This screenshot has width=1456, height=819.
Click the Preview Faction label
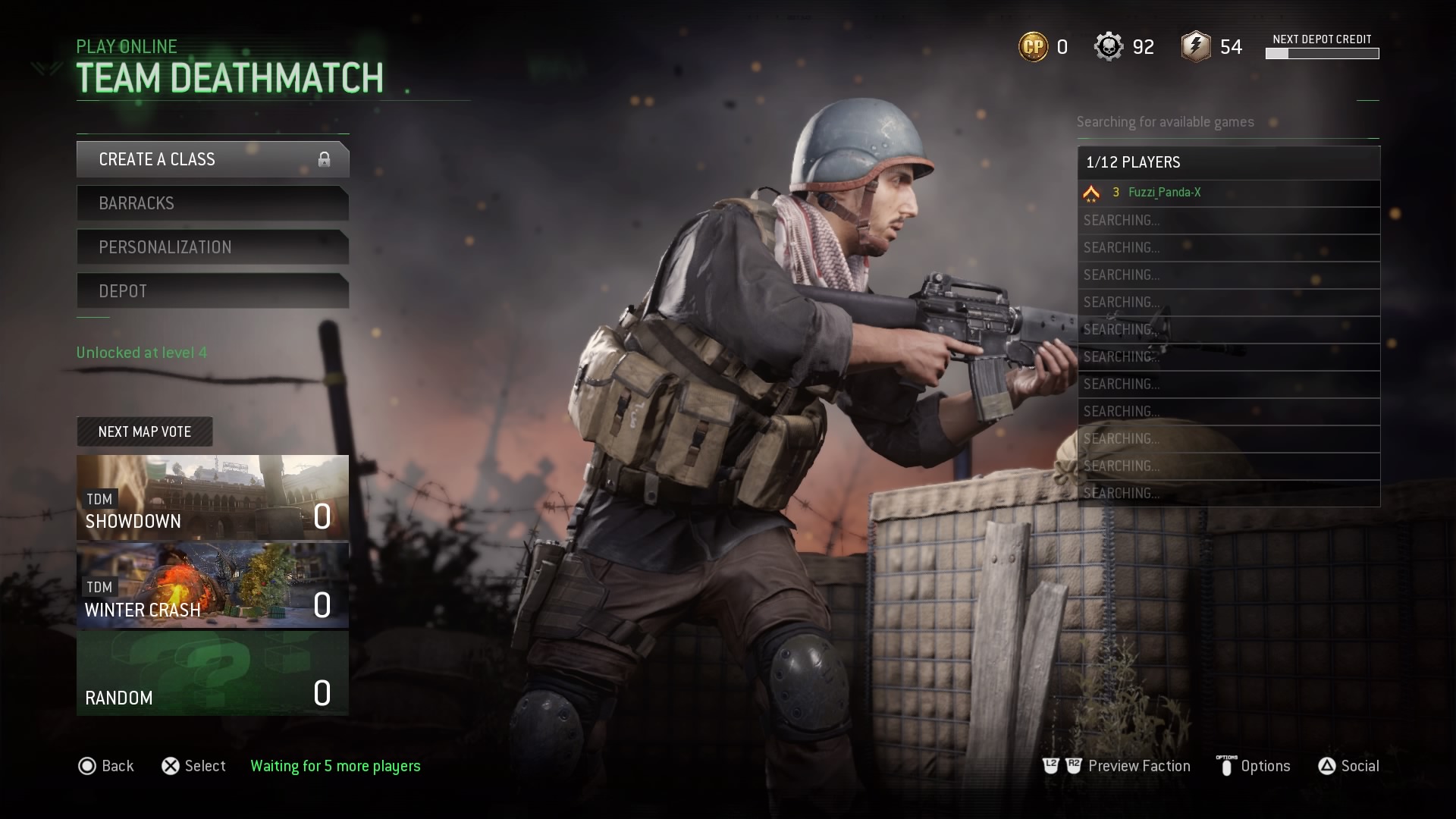click(x=1138, y=766)
